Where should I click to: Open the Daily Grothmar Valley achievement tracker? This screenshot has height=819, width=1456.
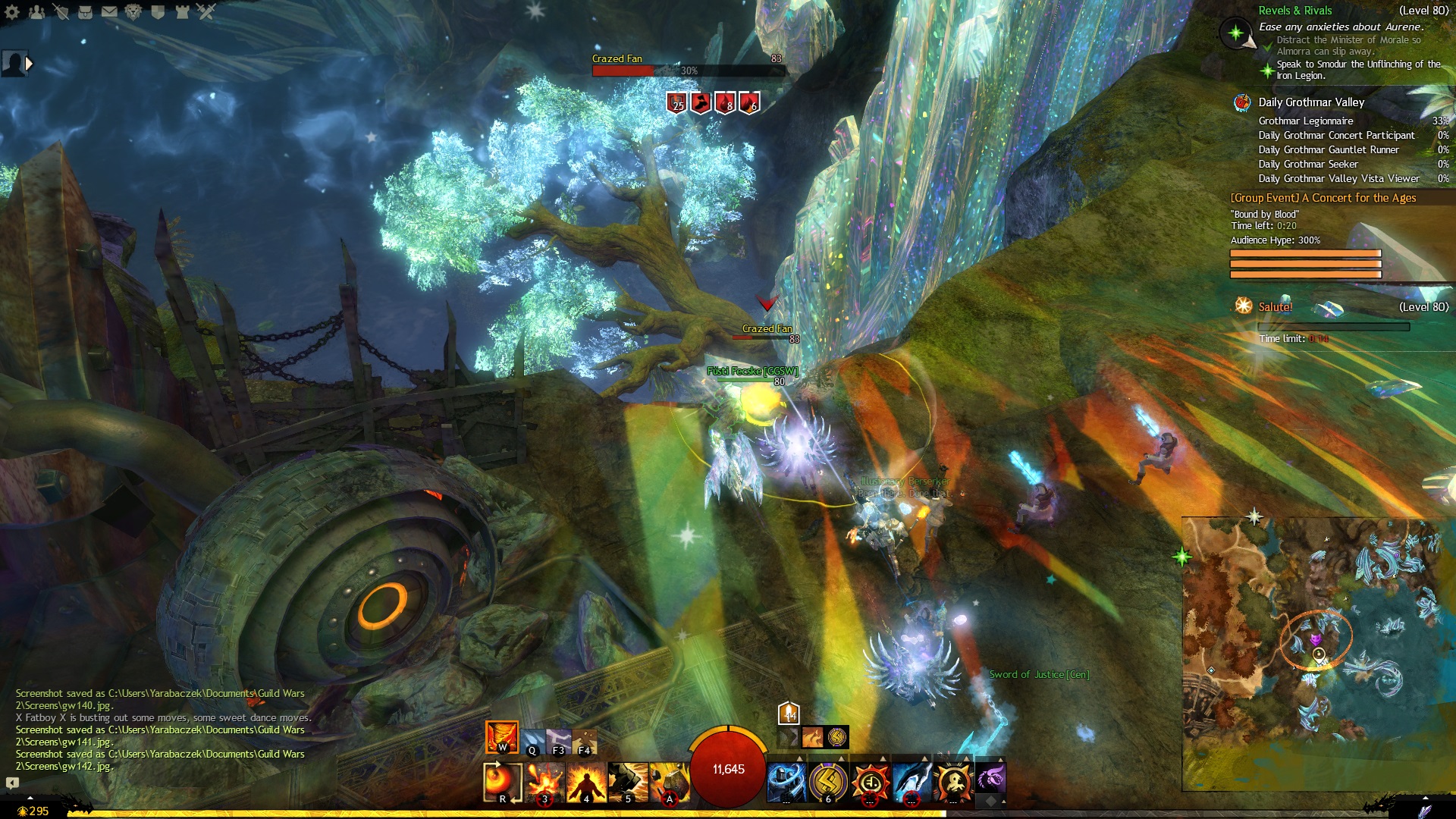click(1311, 102)
